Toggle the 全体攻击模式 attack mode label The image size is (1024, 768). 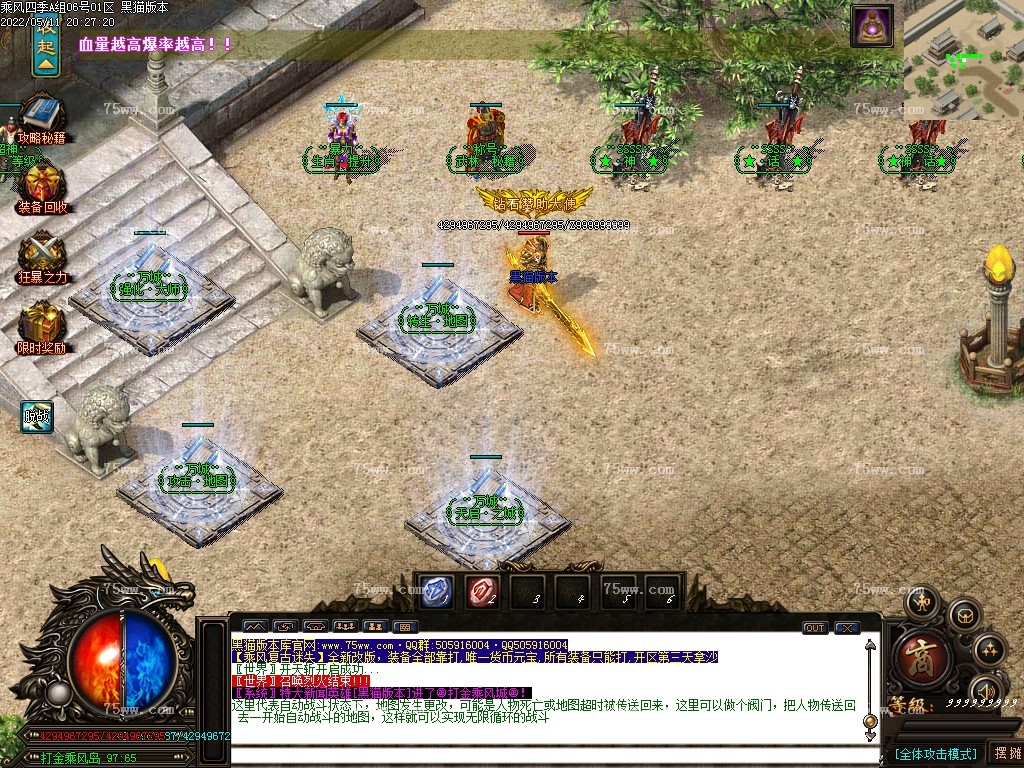[934, 753]
